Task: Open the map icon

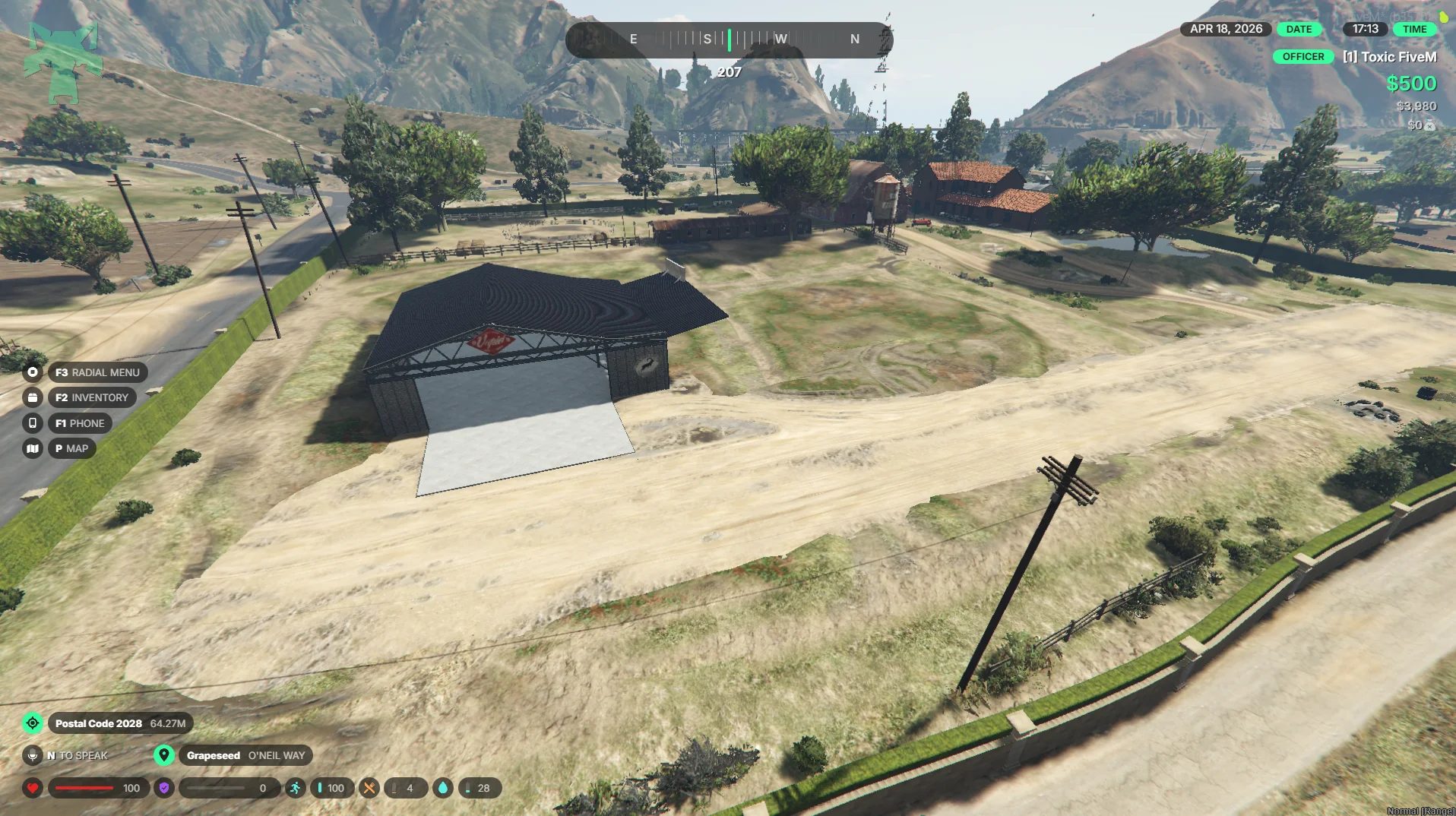Action: 33,448
